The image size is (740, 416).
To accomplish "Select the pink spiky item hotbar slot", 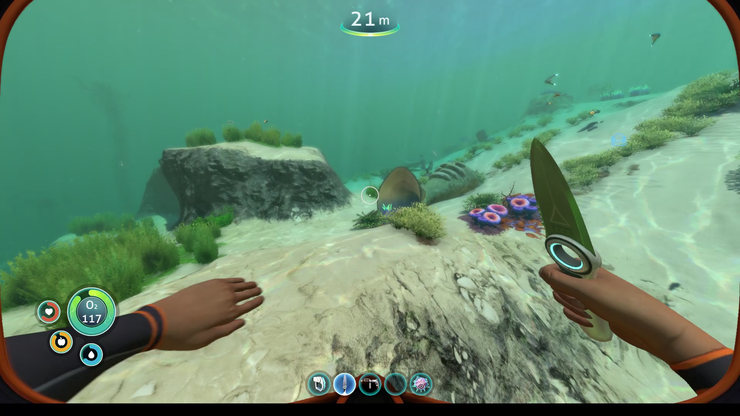I will [x=421, y=384].
